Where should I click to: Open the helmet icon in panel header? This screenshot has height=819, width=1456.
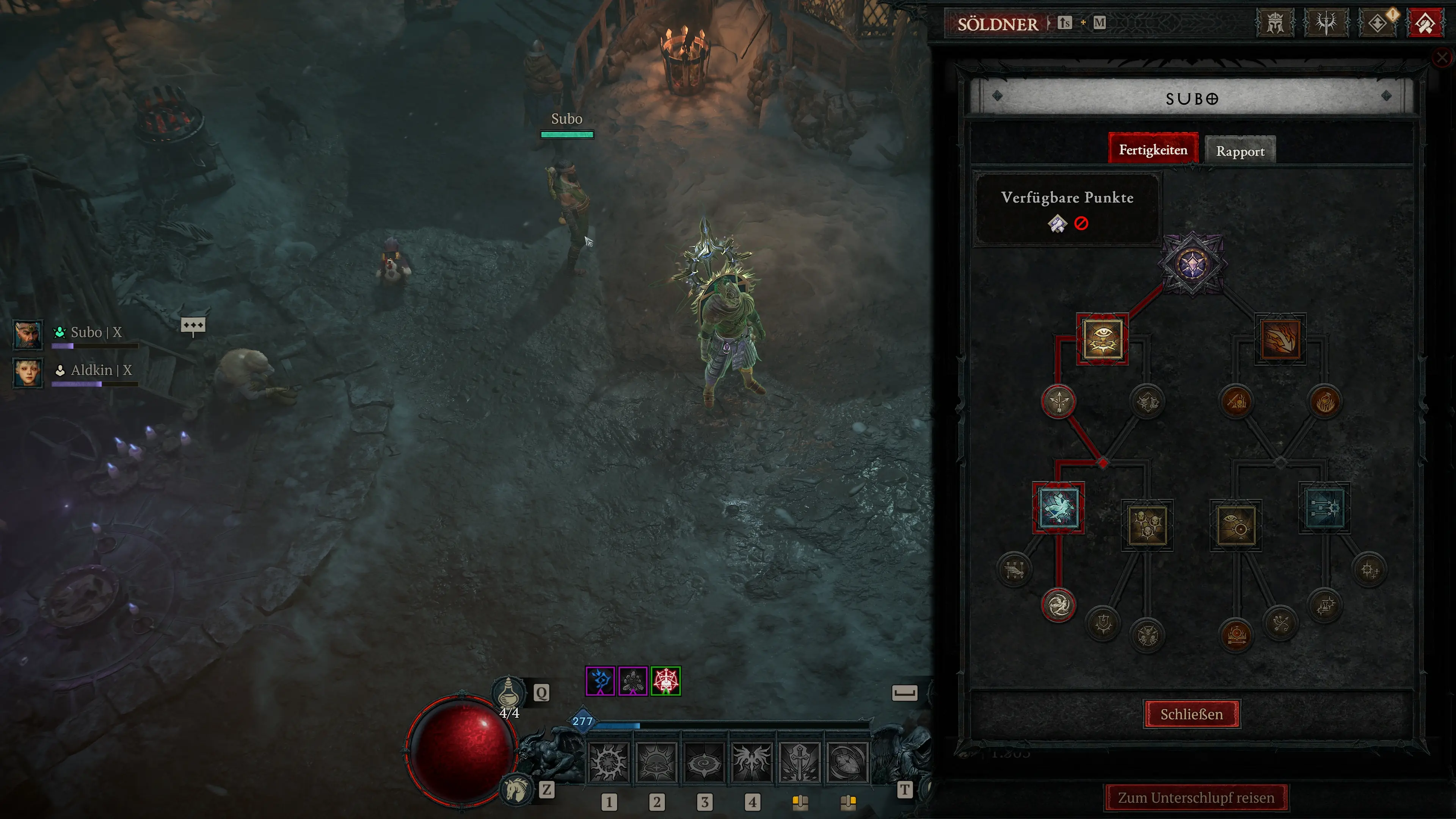point(1275,24)
